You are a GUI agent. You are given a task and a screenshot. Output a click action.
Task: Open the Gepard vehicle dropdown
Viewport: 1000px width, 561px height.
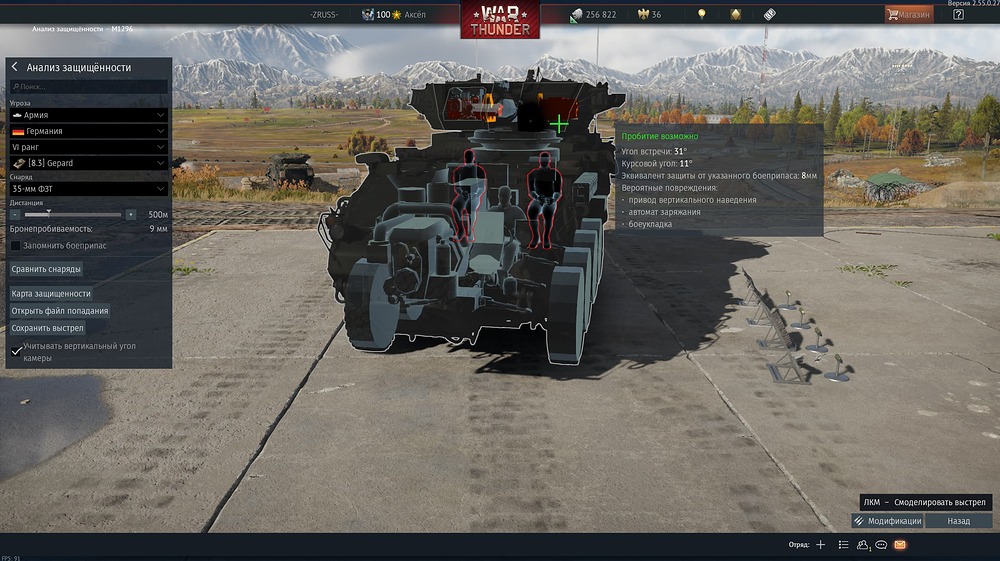[88, 162]
